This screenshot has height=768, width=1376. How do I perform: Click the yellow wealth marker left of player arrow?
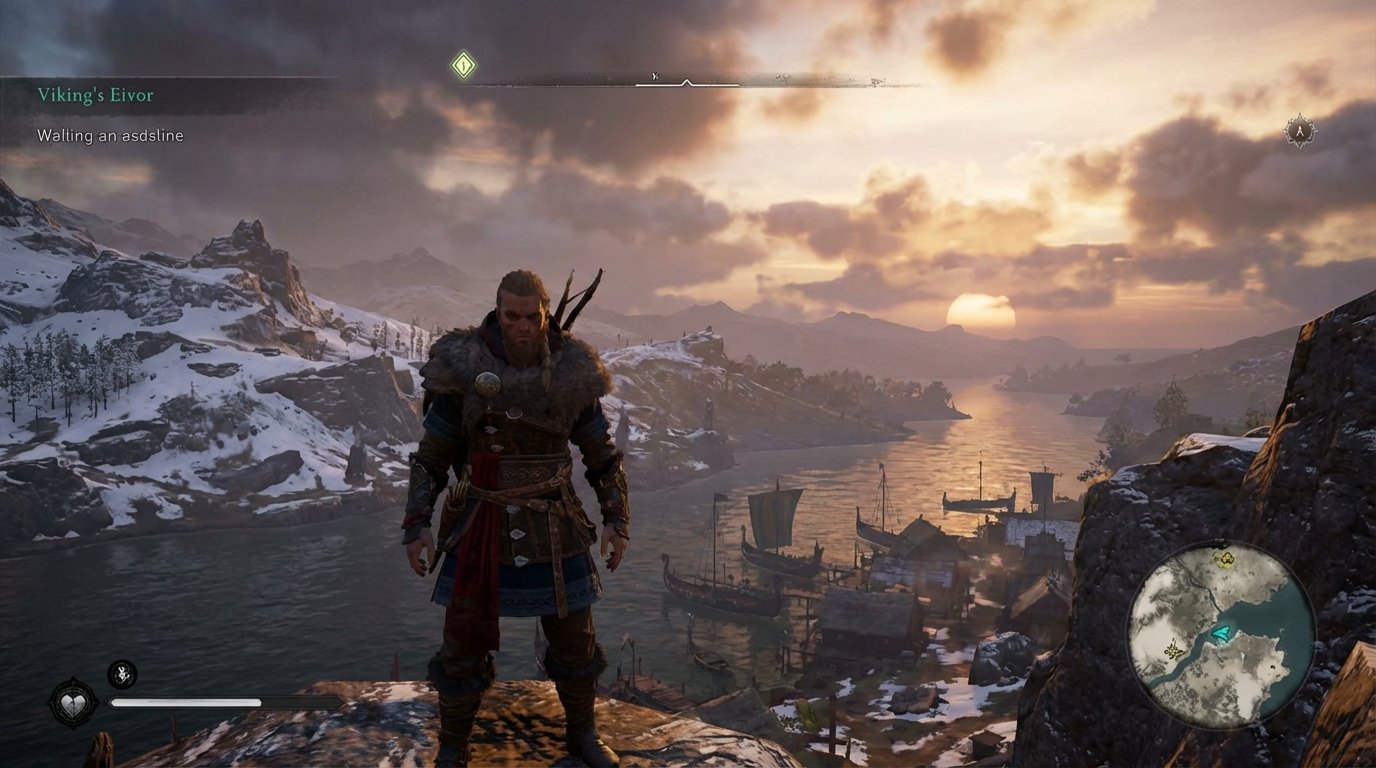click(1172, 650)
